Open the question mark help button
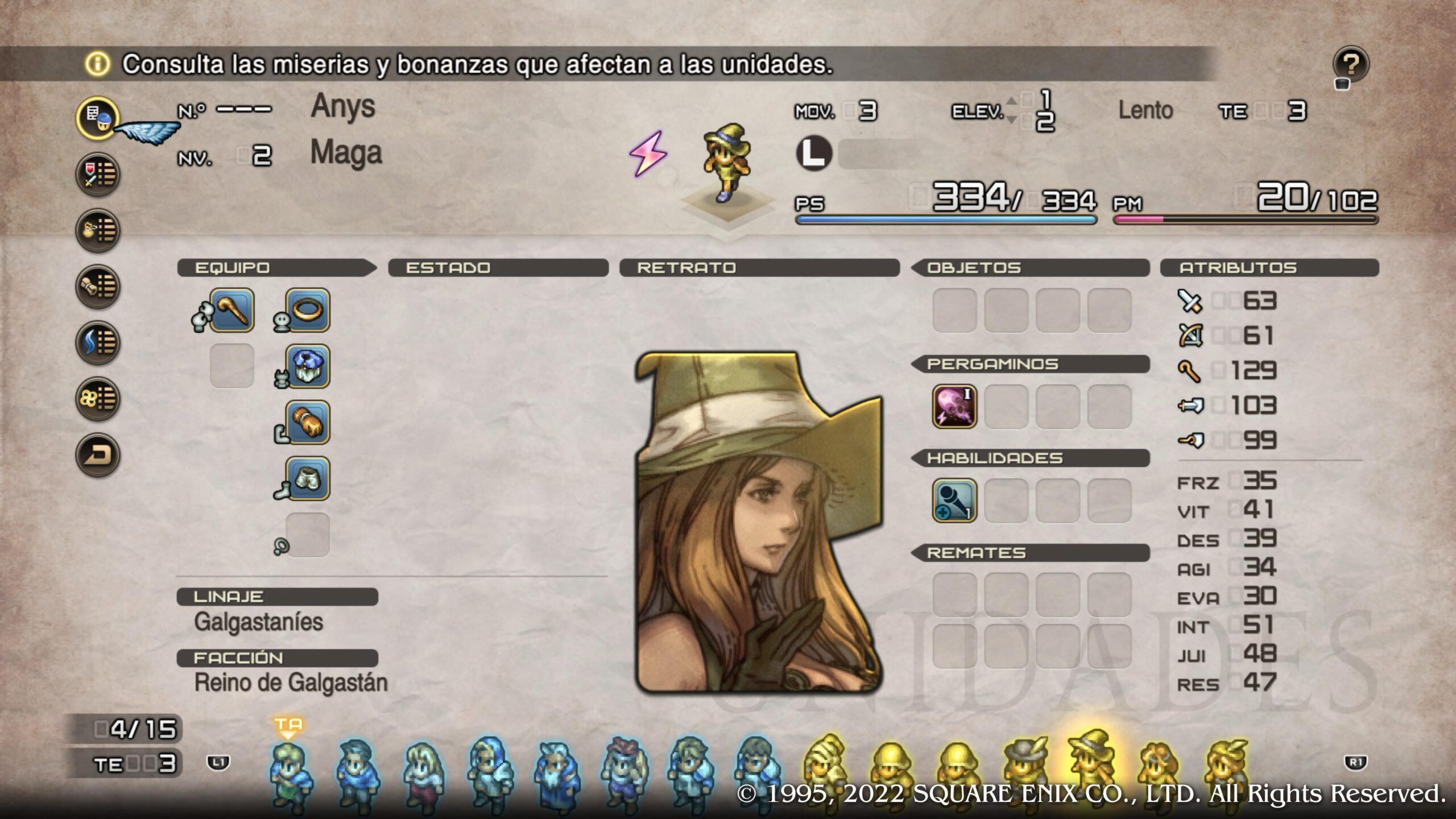Viewport: 1456px width, 819px height. tap(1350, 65)
